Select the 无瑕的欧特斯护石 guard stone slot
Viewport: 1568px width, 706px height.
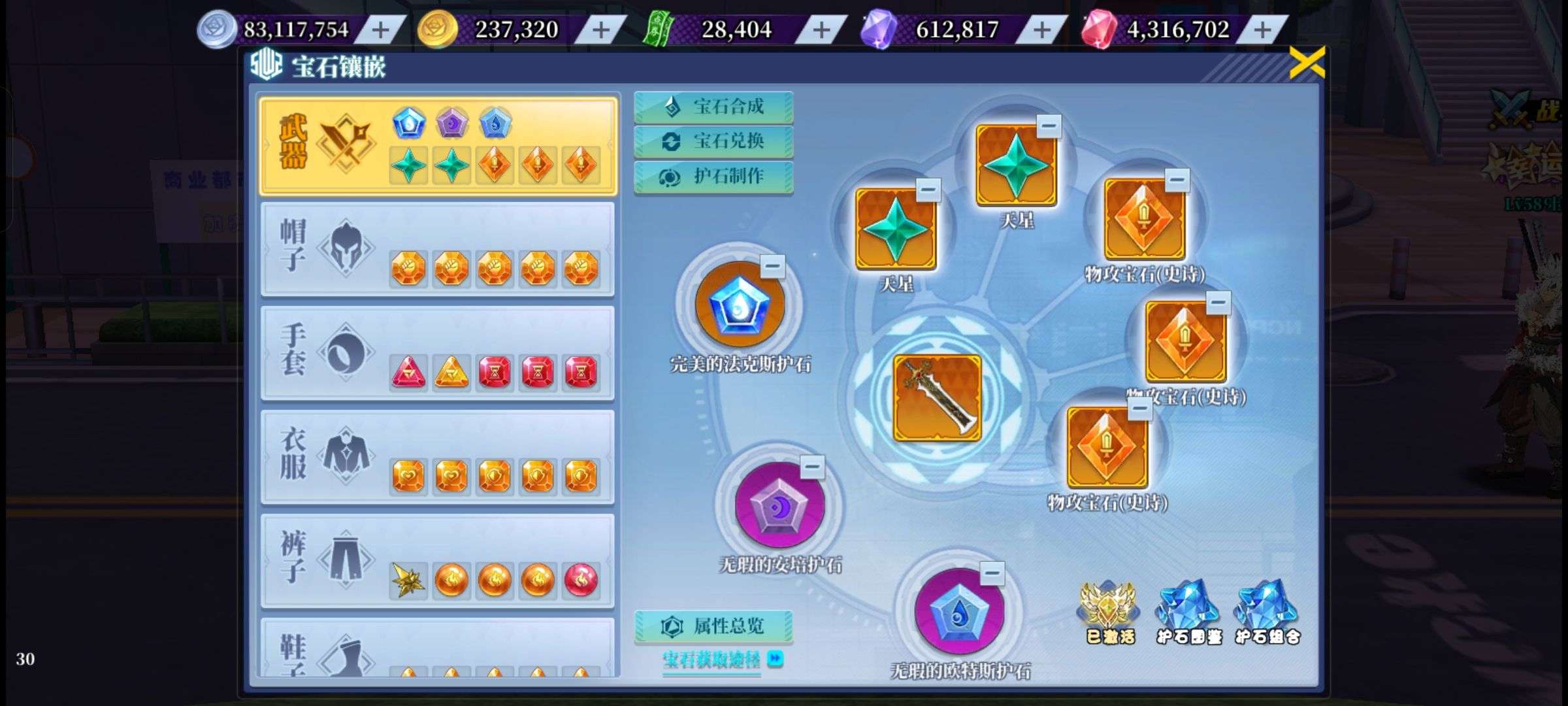pyautogui.click(x=958, y=613)
